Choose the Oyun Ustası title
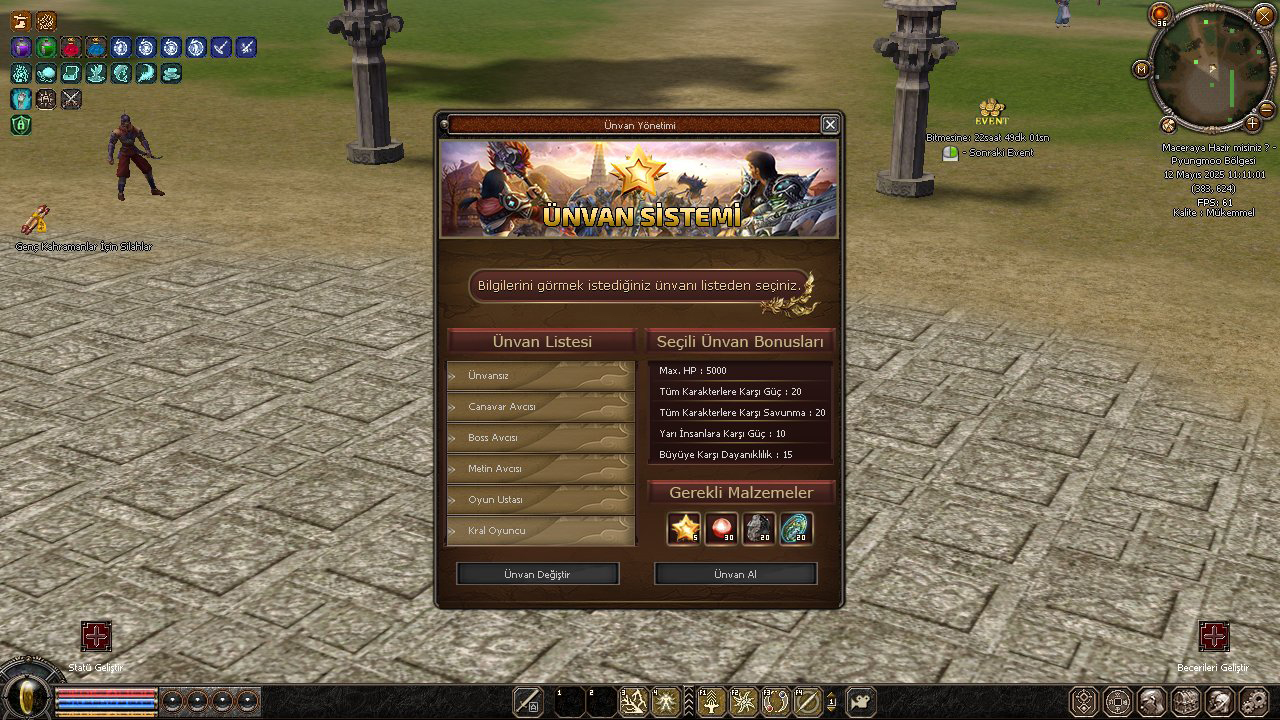The image size is (1280, 720). coord(540,500)
